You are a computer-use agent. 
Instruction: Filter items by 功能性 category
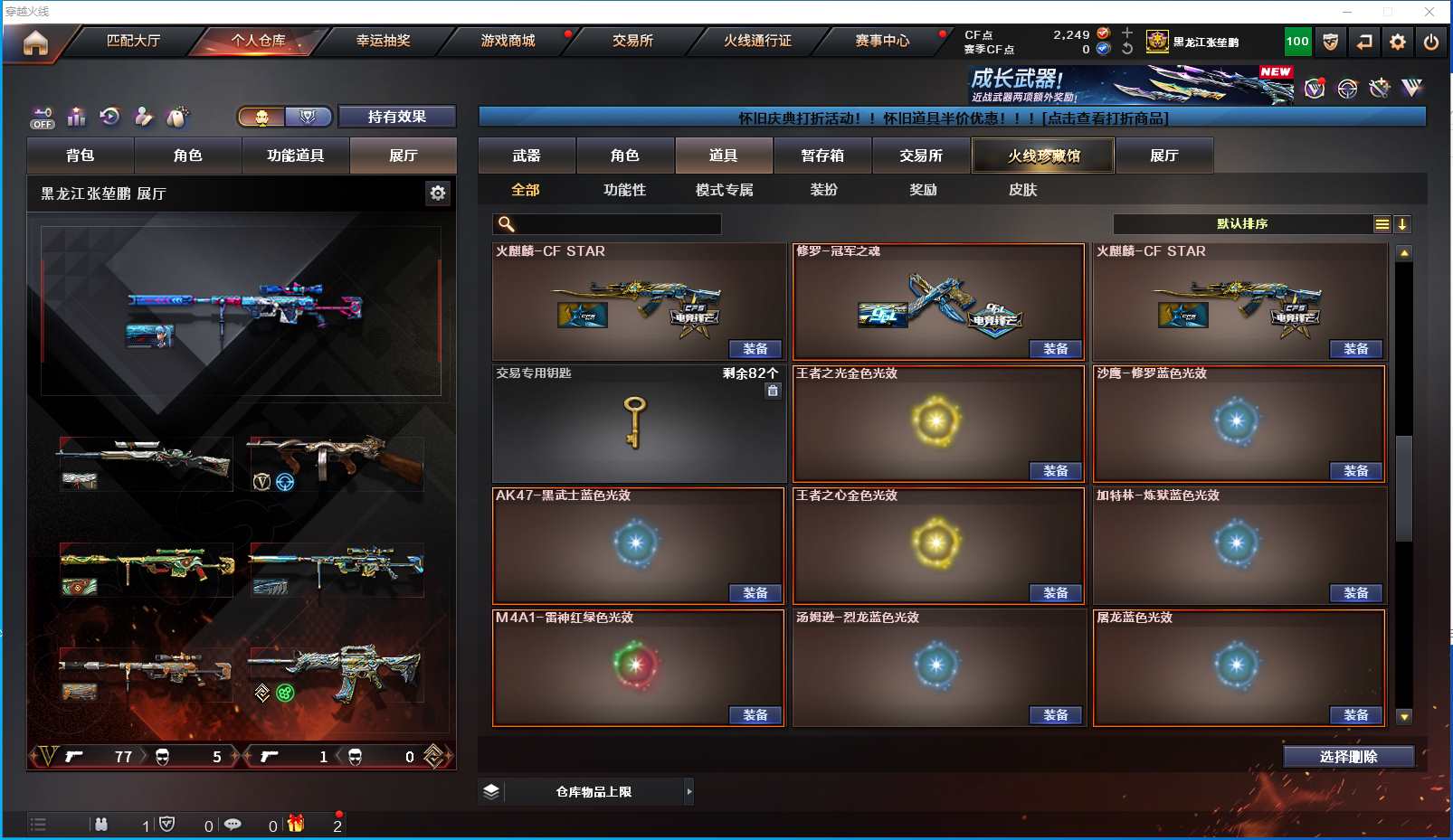pyautogui.click(x=625, y=190)
